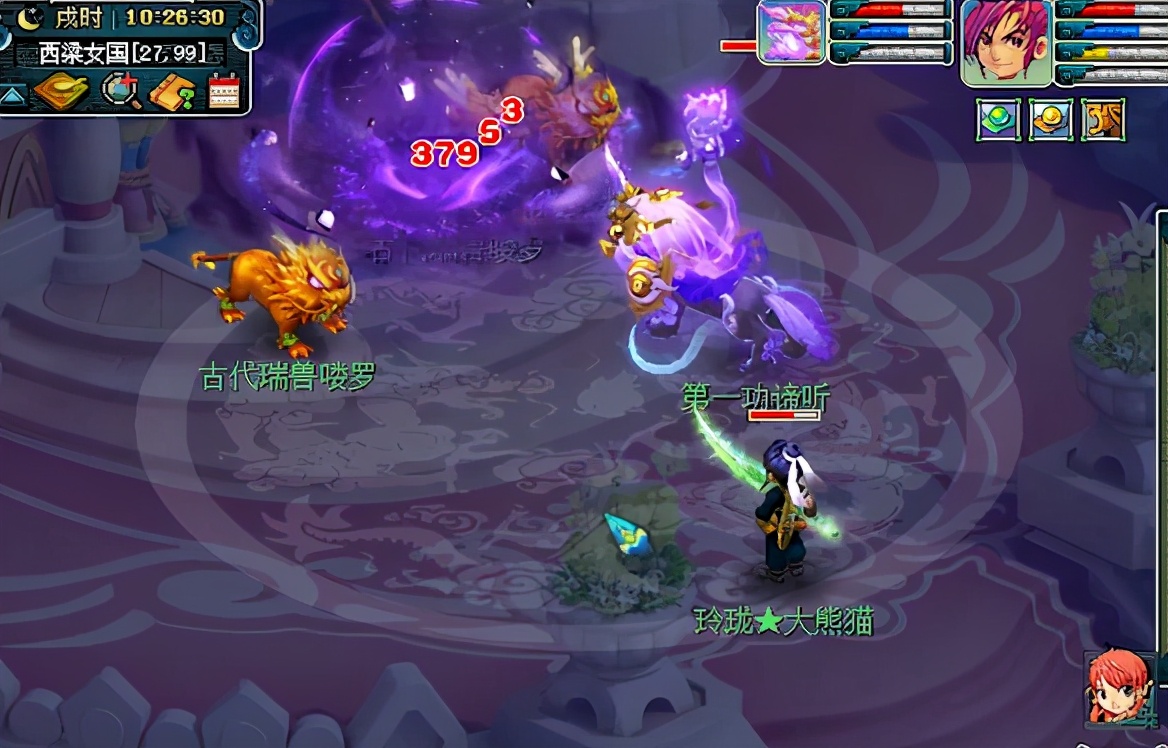Viewport: 1168px width, 748px height.
Task: Click the orange swirl buff icon
Action: 1103,120
